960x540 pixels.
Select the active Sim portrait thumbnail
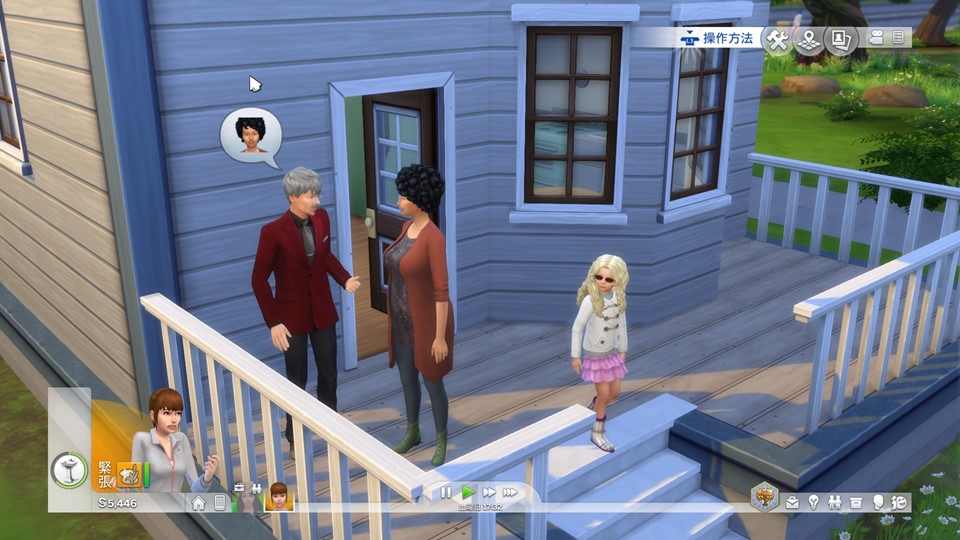[278, 495]
